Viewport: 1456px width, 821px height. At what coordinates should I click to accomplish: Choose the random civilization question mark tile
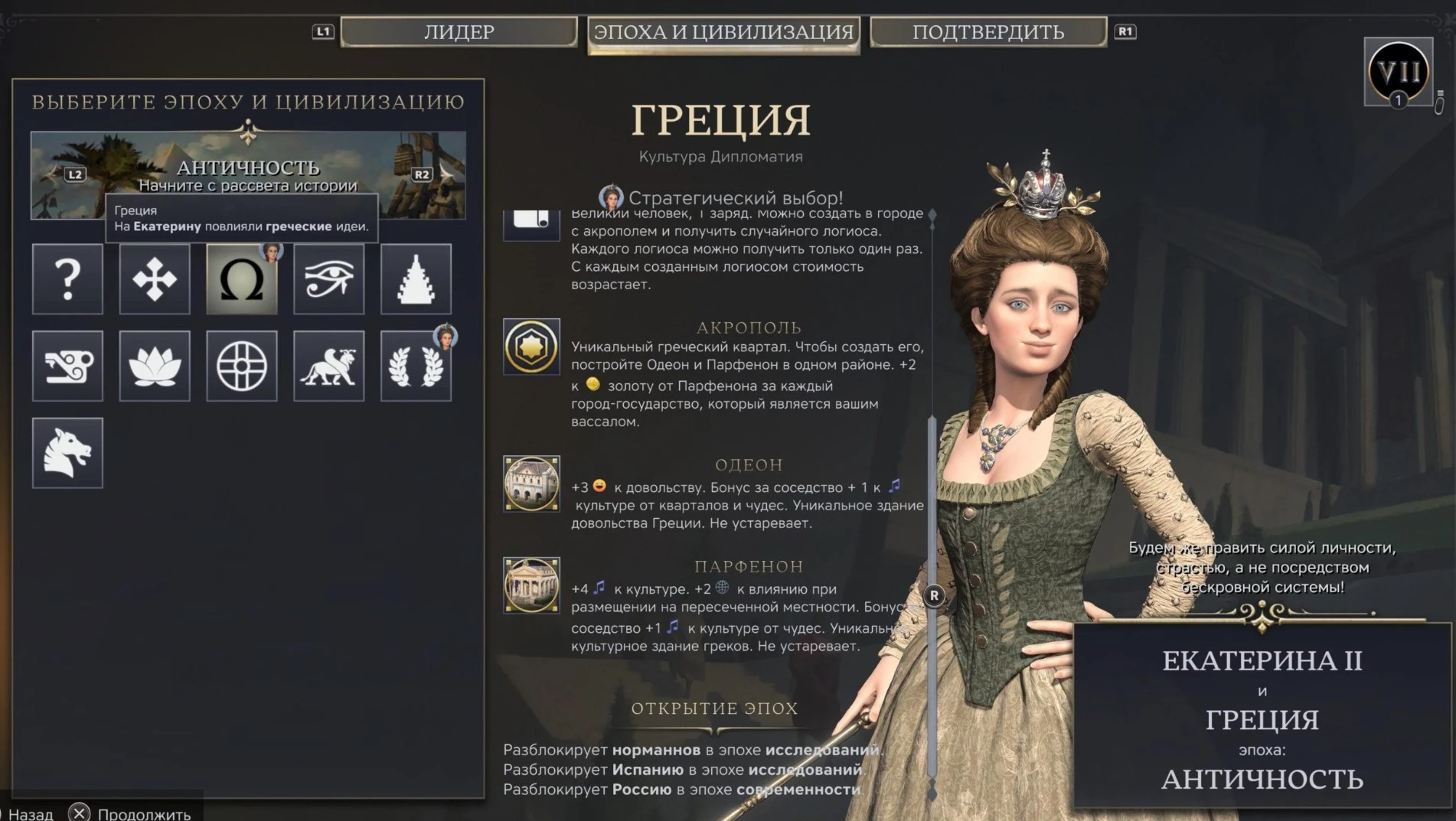[x=67, y=279]
